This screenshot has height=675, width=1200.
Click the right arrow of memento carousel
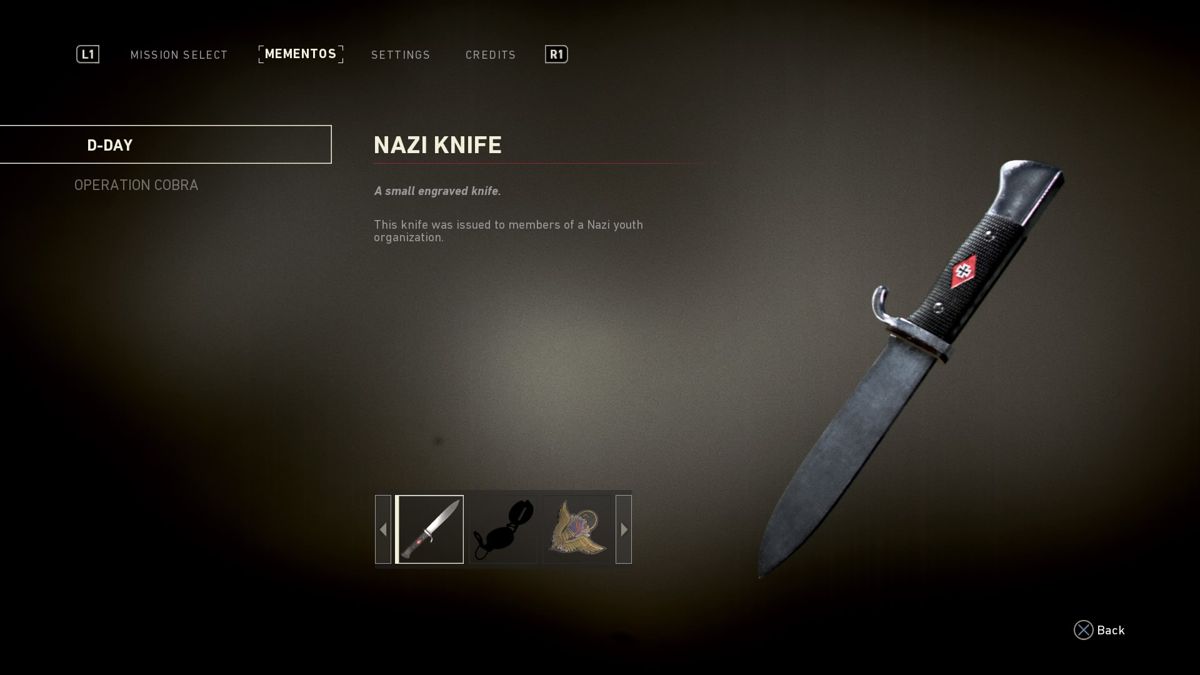click(624, 529)
